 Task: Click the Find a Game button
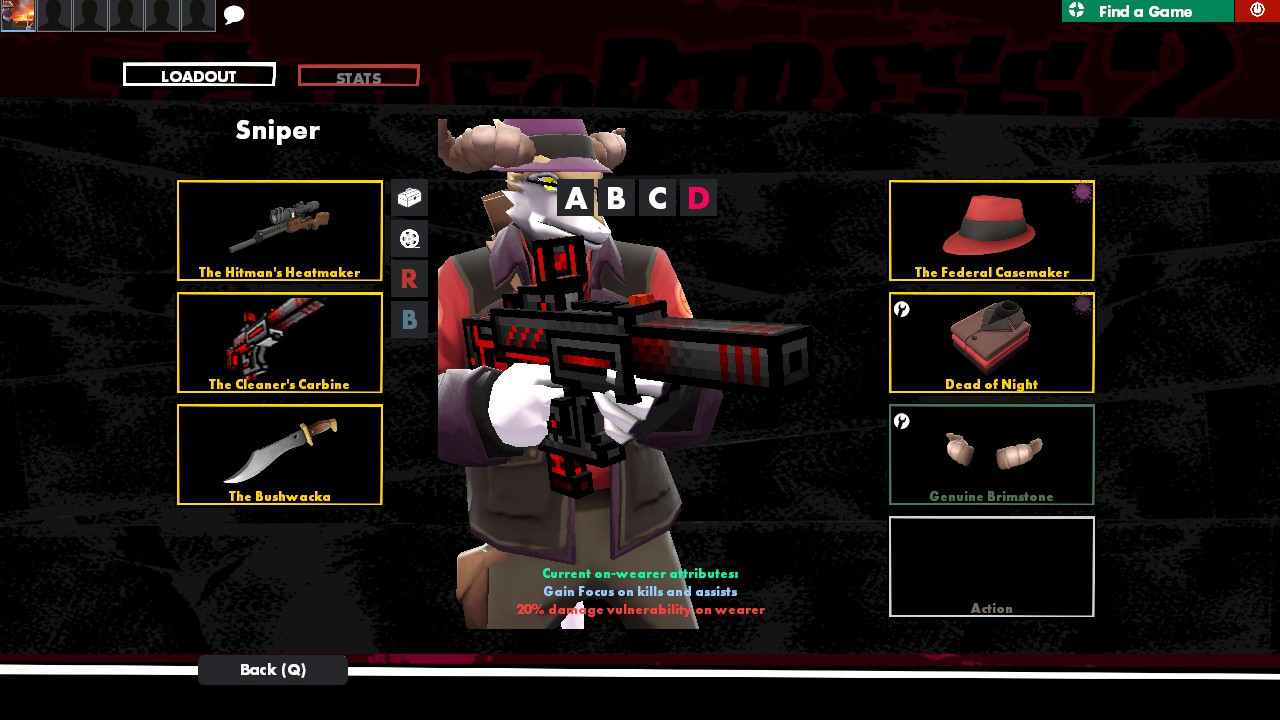[x=1147, y=11]
